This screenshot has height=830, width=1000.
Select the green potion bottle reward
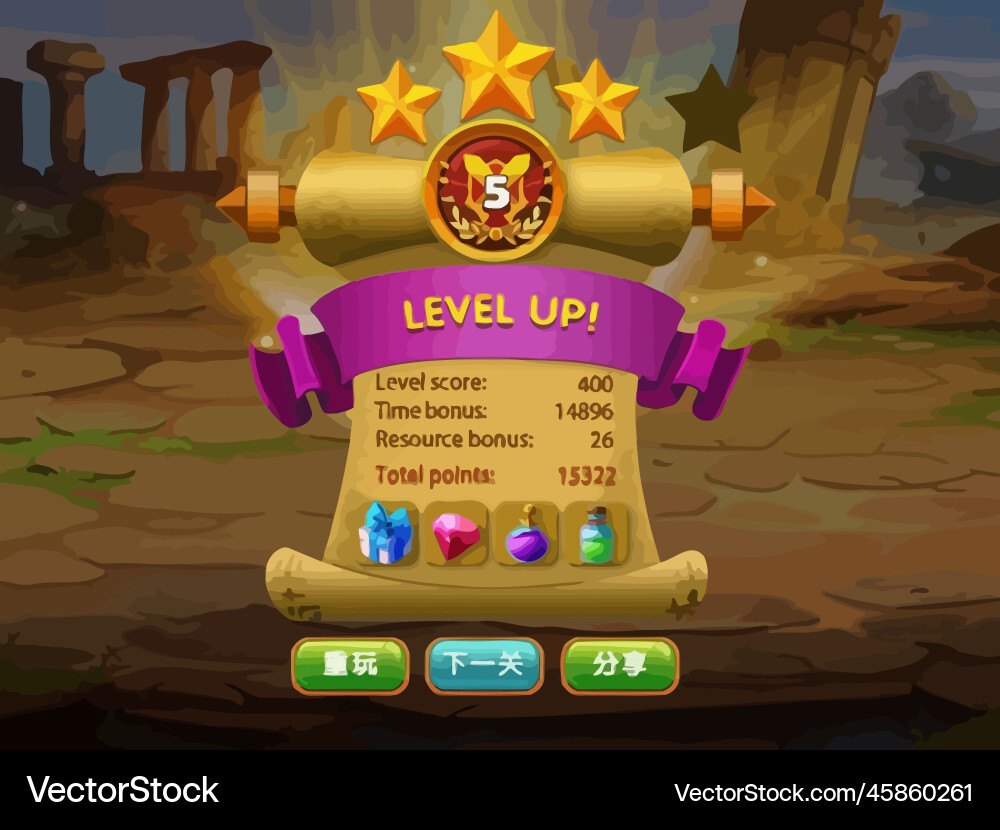(x=596, y=537)
